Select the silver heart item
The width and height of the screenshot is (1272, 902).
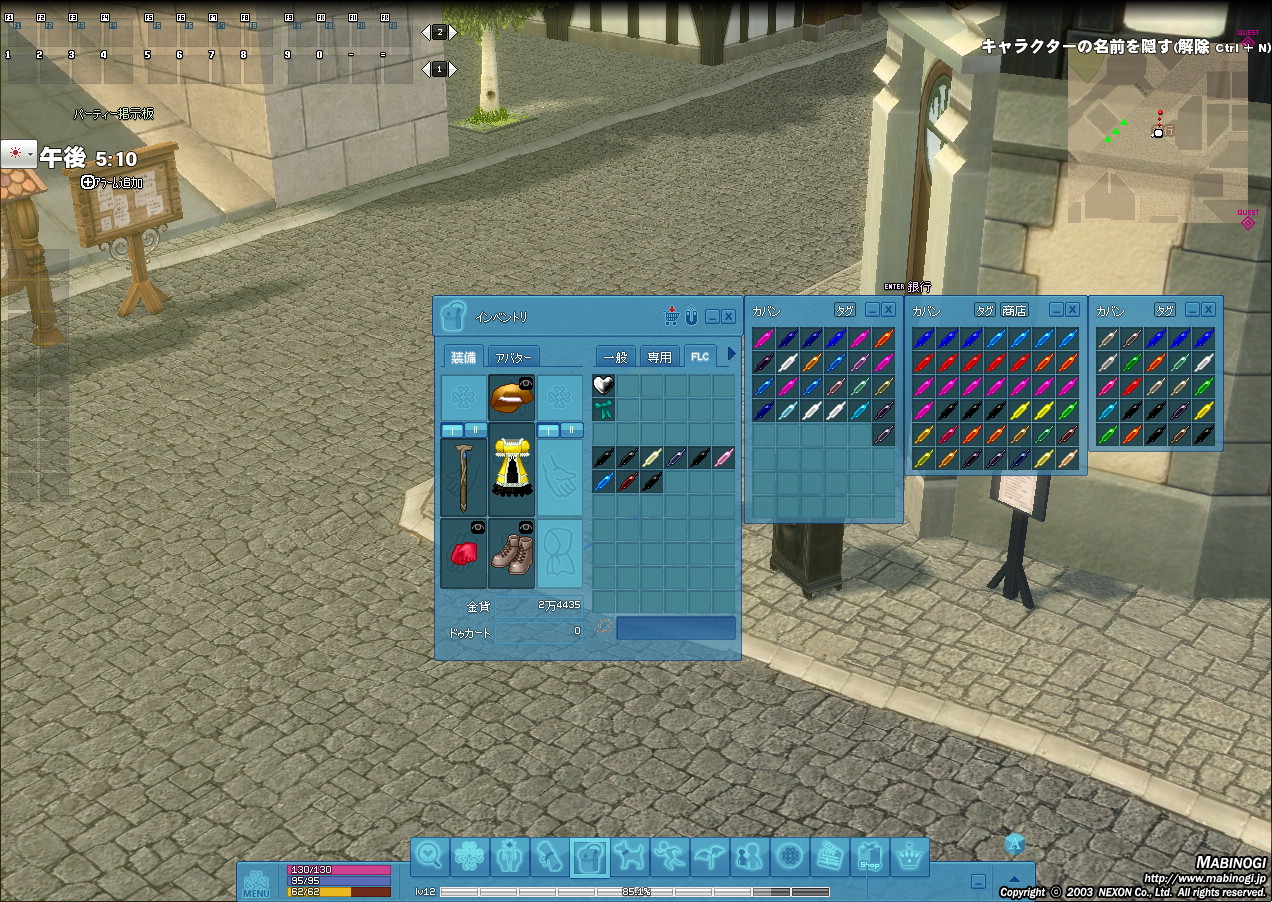click(603, 385)
